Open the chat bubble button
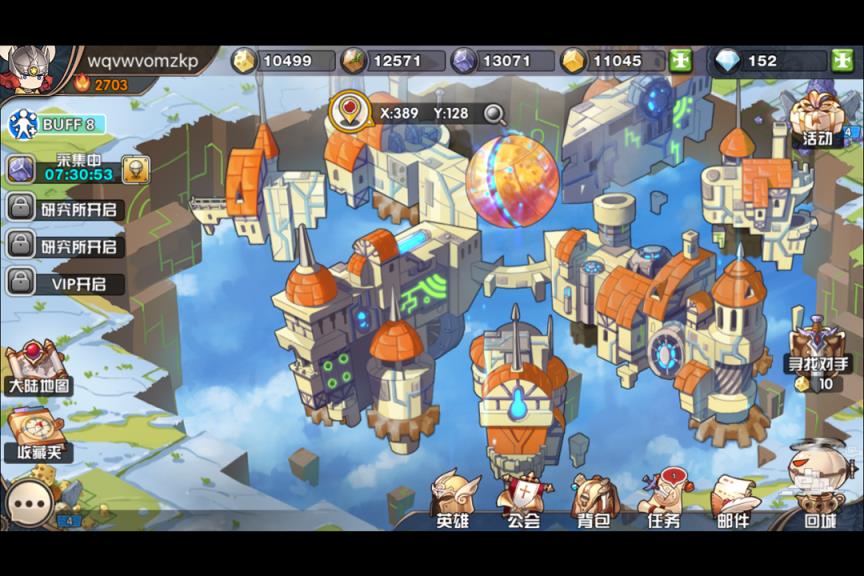This screenshot has width=864, height=576. (29, 504)
